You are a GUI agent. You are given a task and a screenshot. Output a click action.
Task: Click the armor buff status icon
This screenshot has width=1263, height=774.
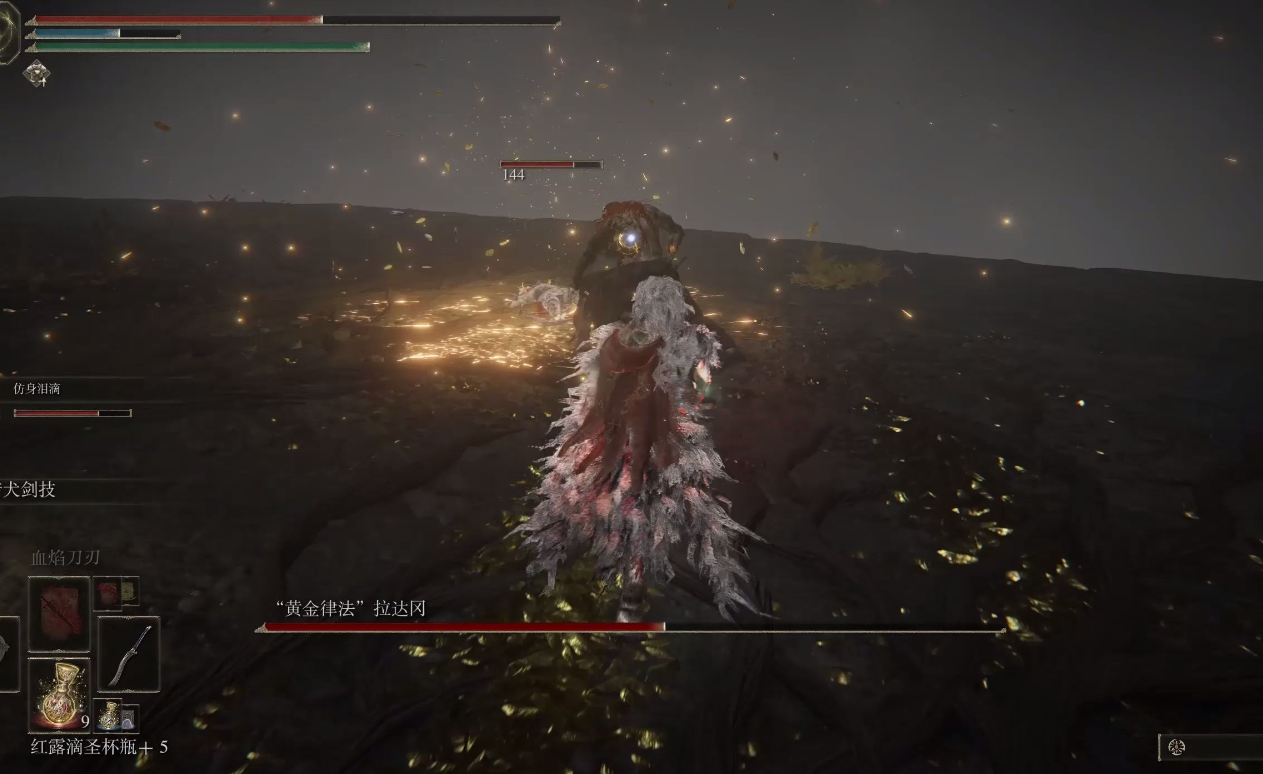point(36,73)
